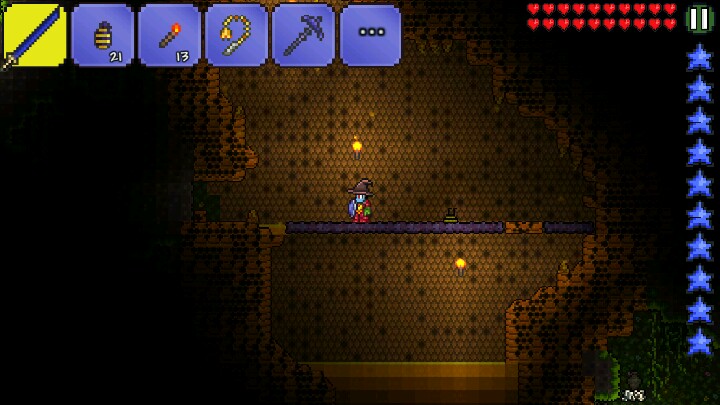Image resolution: width=720 pixels, height=405 pixels.
Task: Select the beenade stack of 21
Action: point(102,36)
